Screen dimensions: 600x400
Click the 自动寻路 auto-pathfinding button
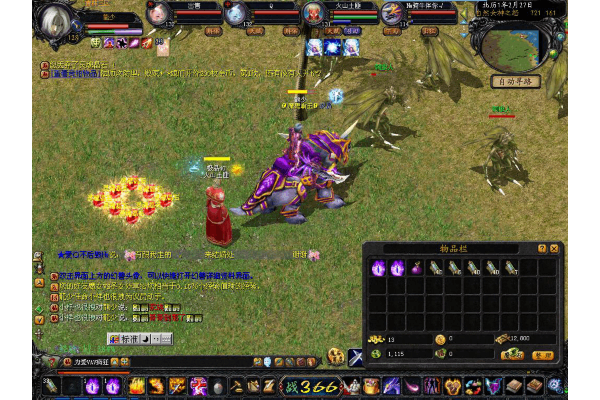[517, 81]
